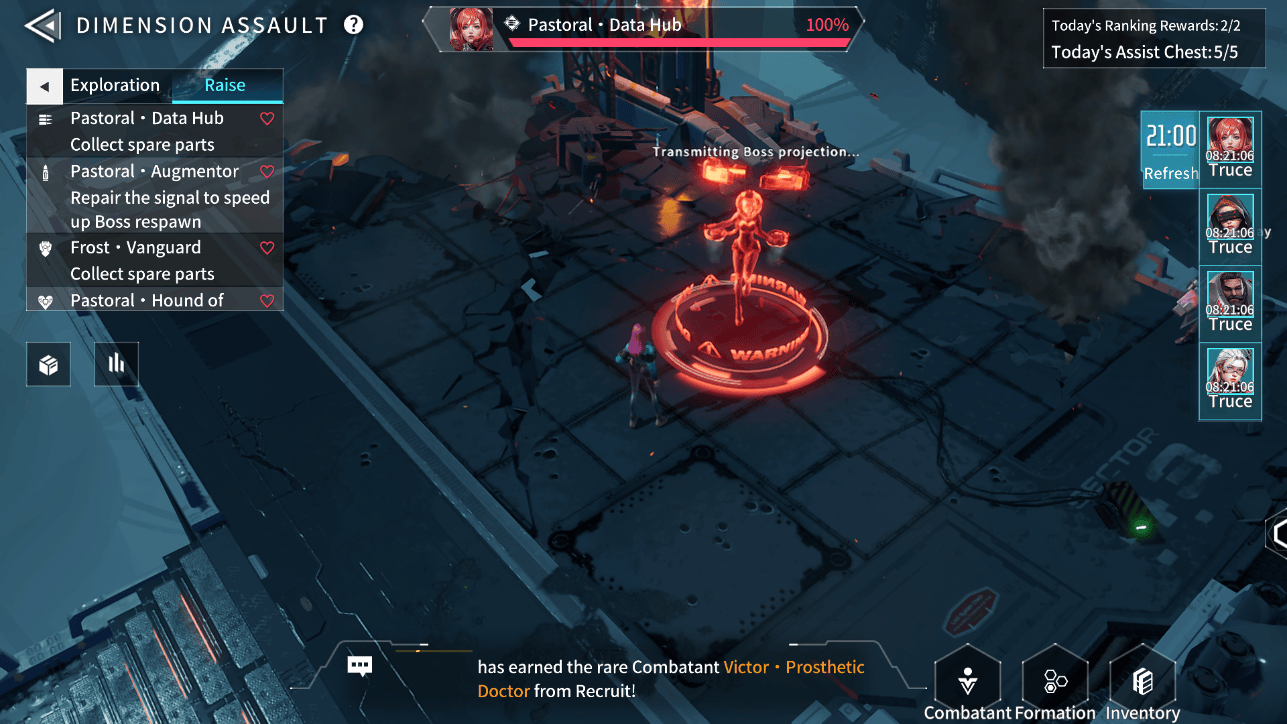Choose the Pastoral · Augmentor list entry
Screen dimensions: 1287x724
point(154,172)
